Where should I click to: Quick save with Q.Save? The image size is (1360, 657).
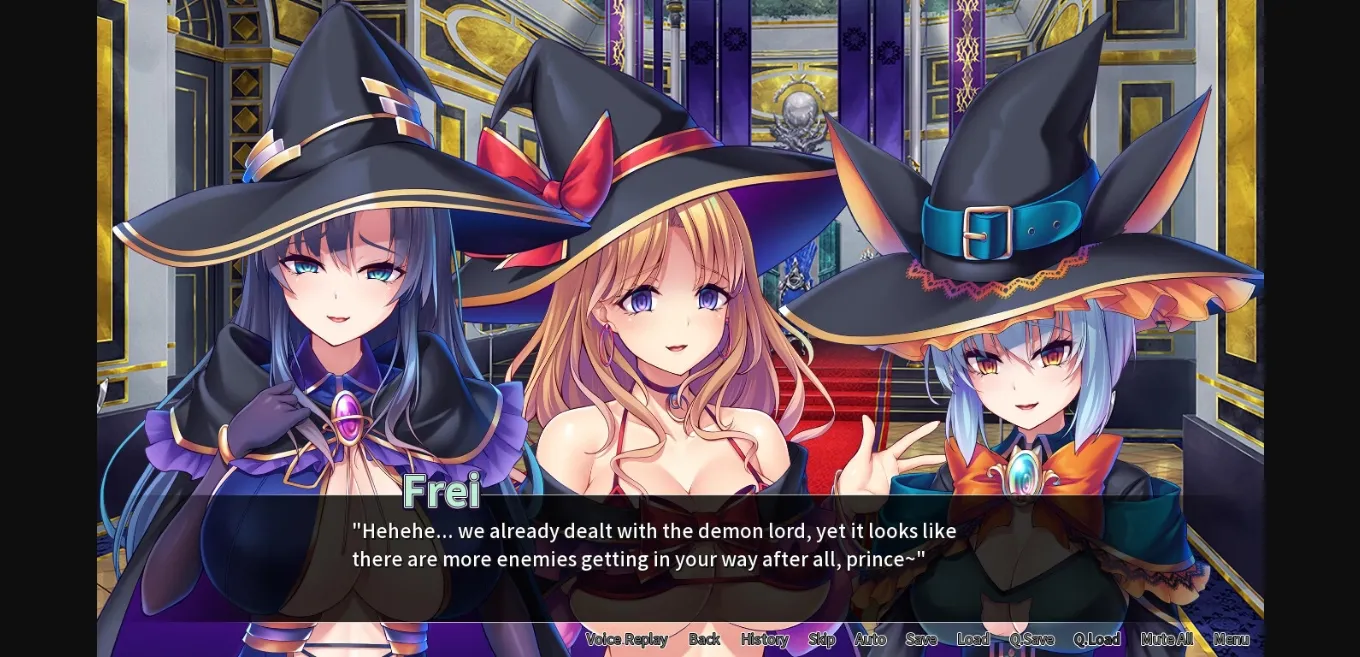1031,639
